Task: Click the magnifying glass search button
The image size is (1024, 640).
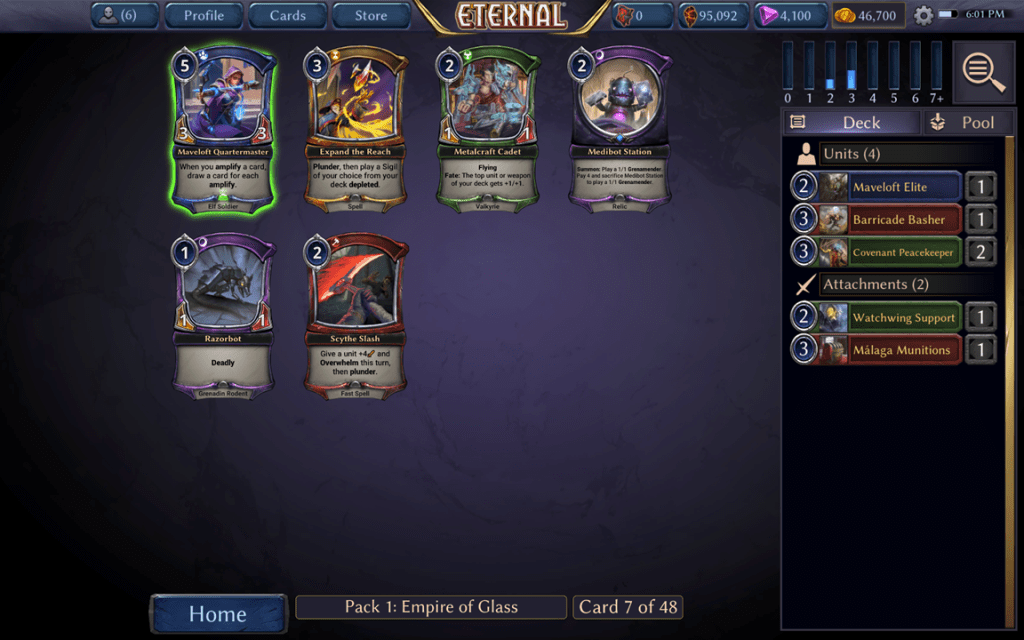Action: pyautogui.click(x=984, y=71)
